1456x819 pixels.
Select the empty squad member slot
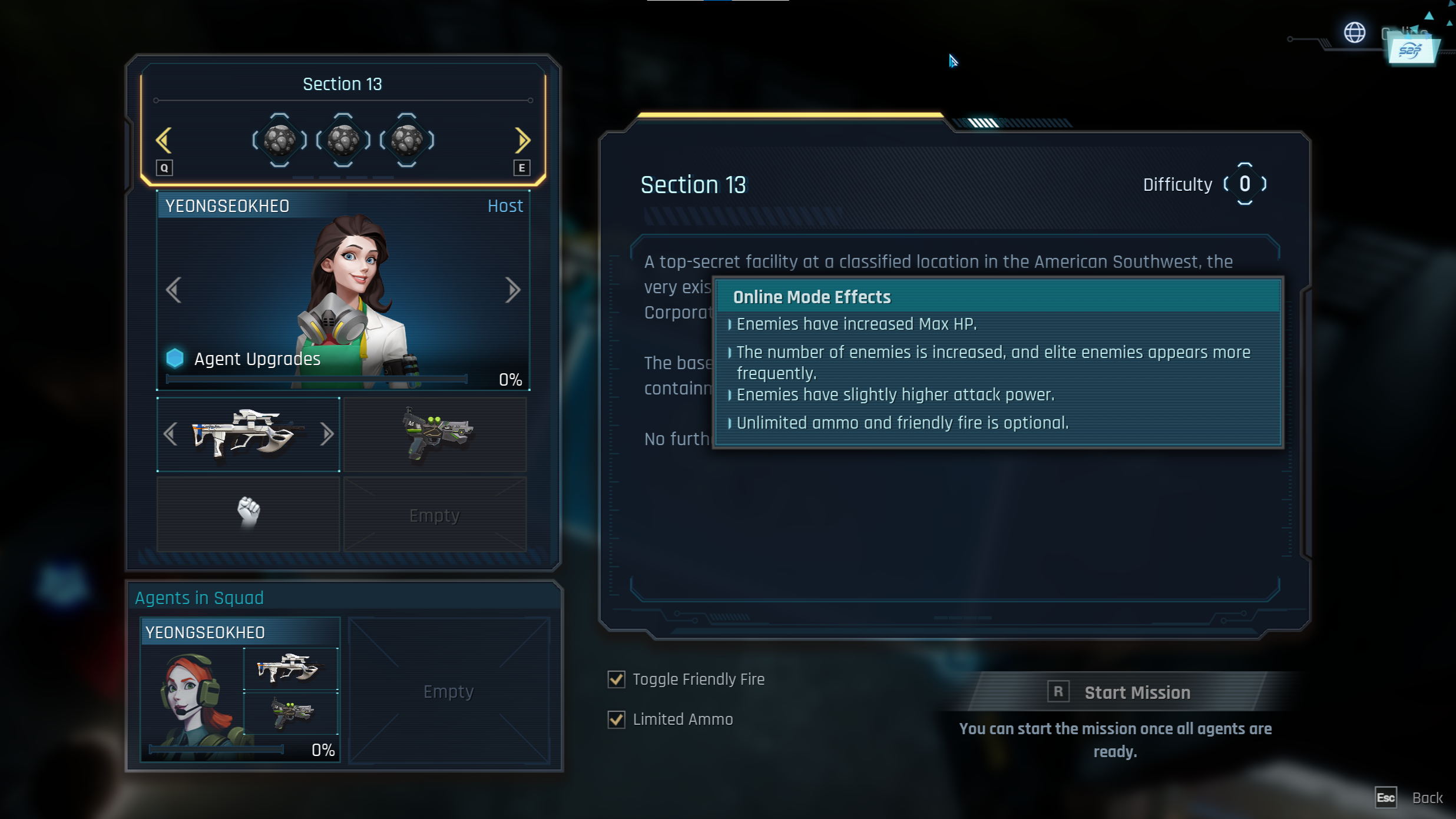point(449,691)
